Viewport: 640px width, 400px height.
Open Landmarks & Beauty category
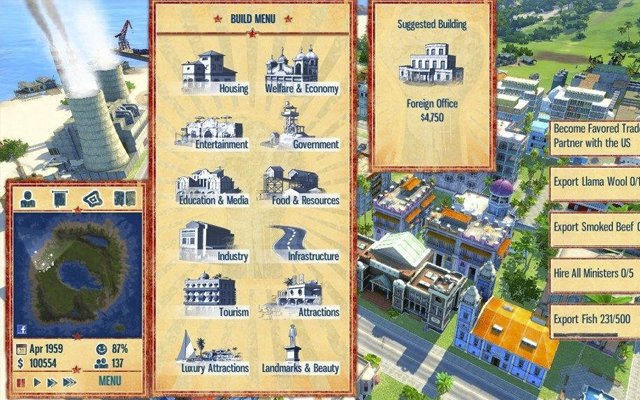point(300,352)
